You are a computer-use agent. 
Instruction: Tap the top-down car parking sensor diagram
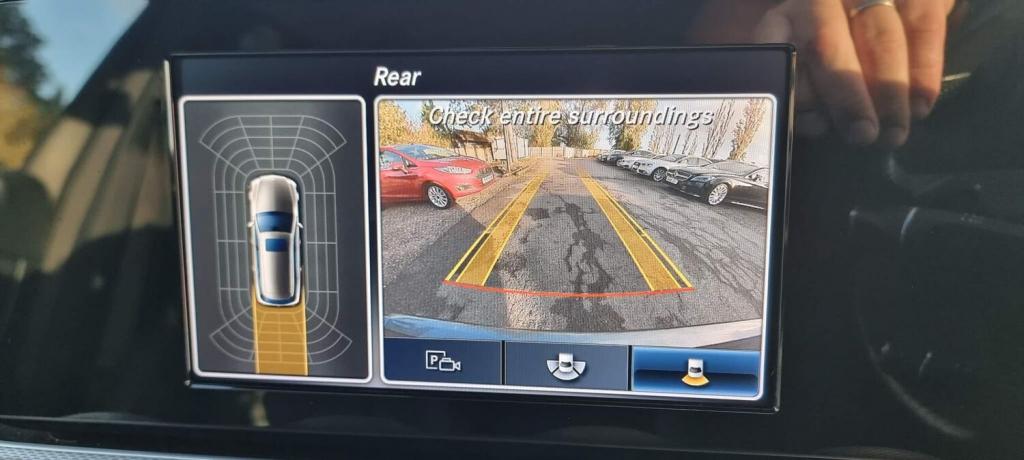pos(274,238)
